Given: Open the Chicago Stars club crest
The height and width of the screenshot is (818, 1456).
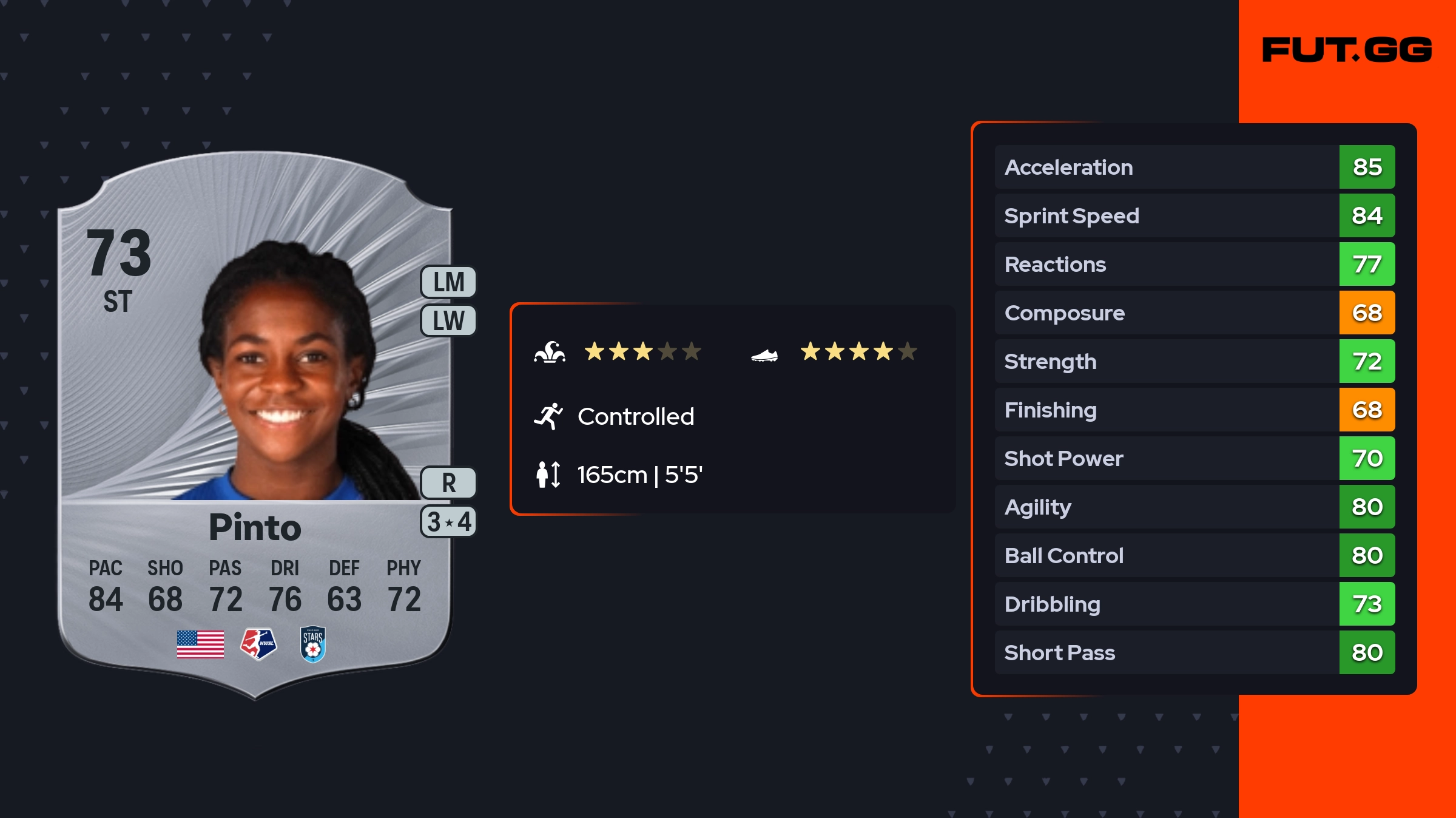Looking at the screenshot, I should pos(313,644).
